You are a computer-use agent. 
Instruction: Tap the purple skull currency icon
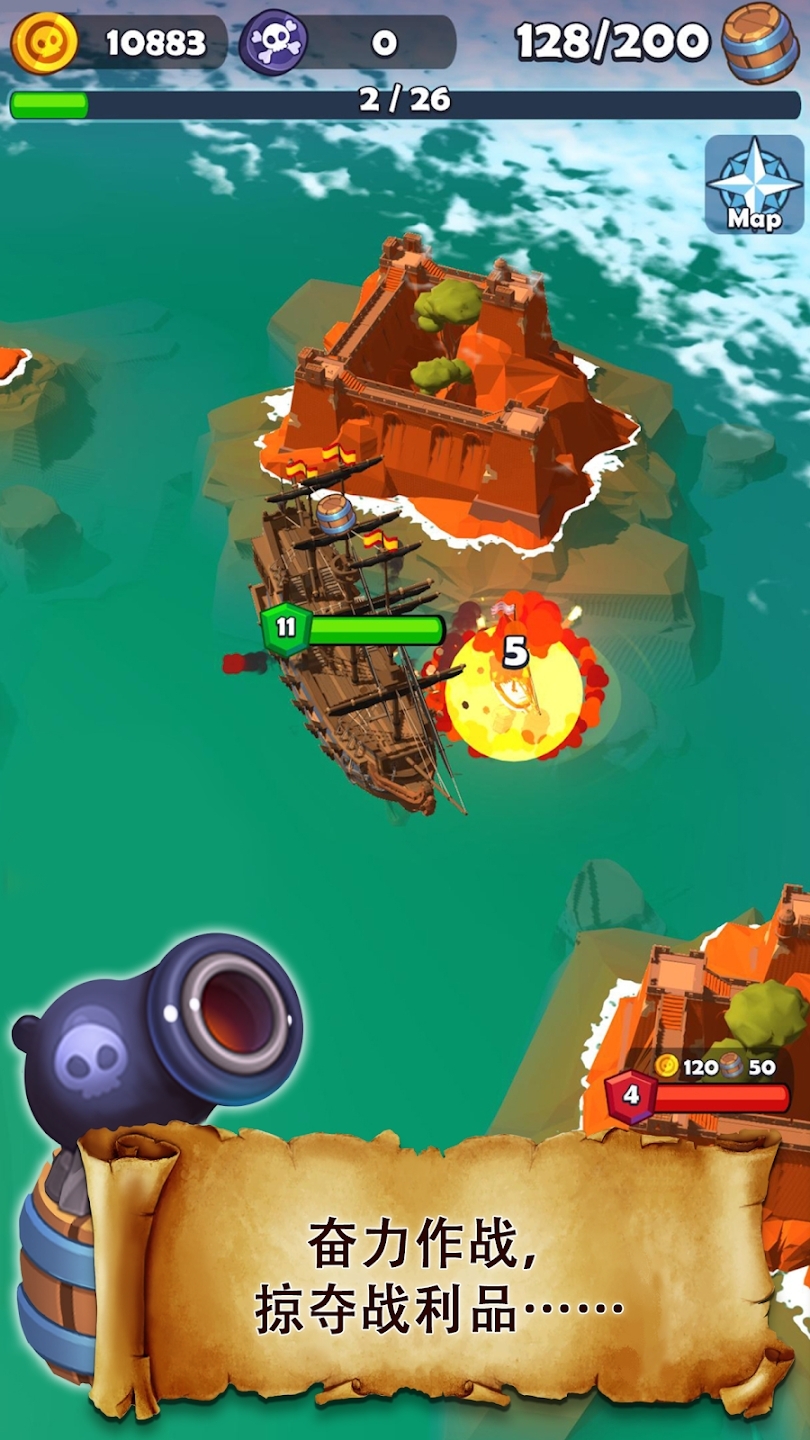[x=273, y=42]
